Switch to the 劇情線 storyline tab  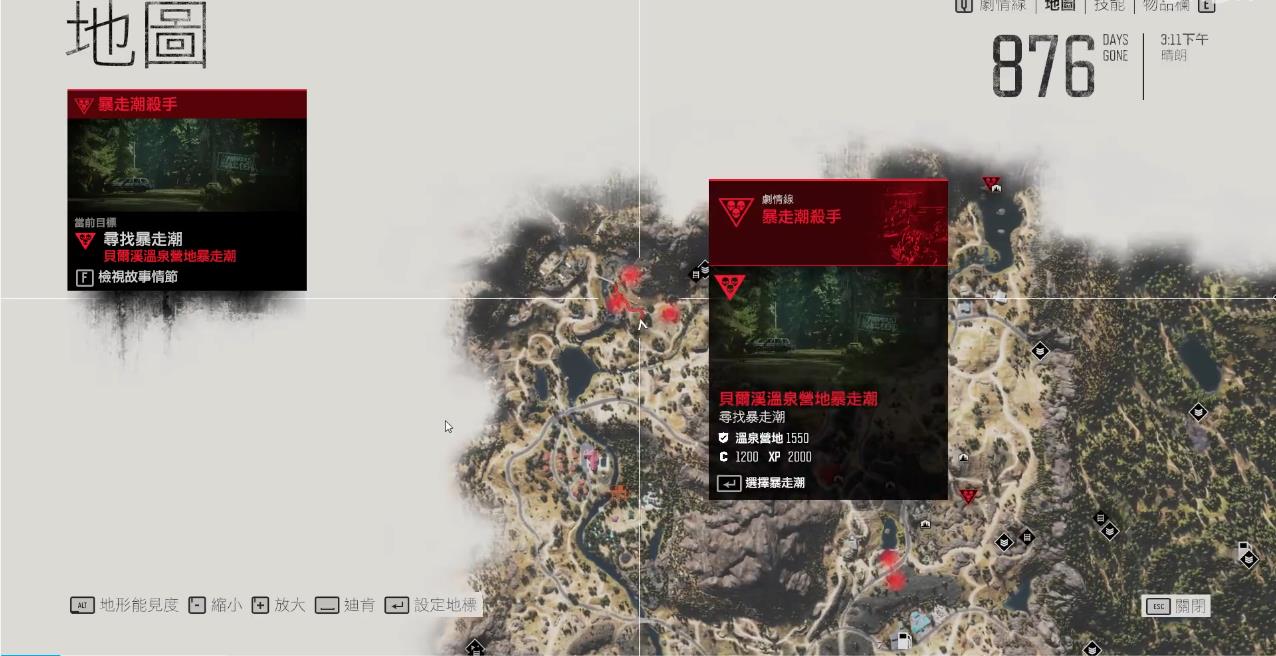(1002, 5)
